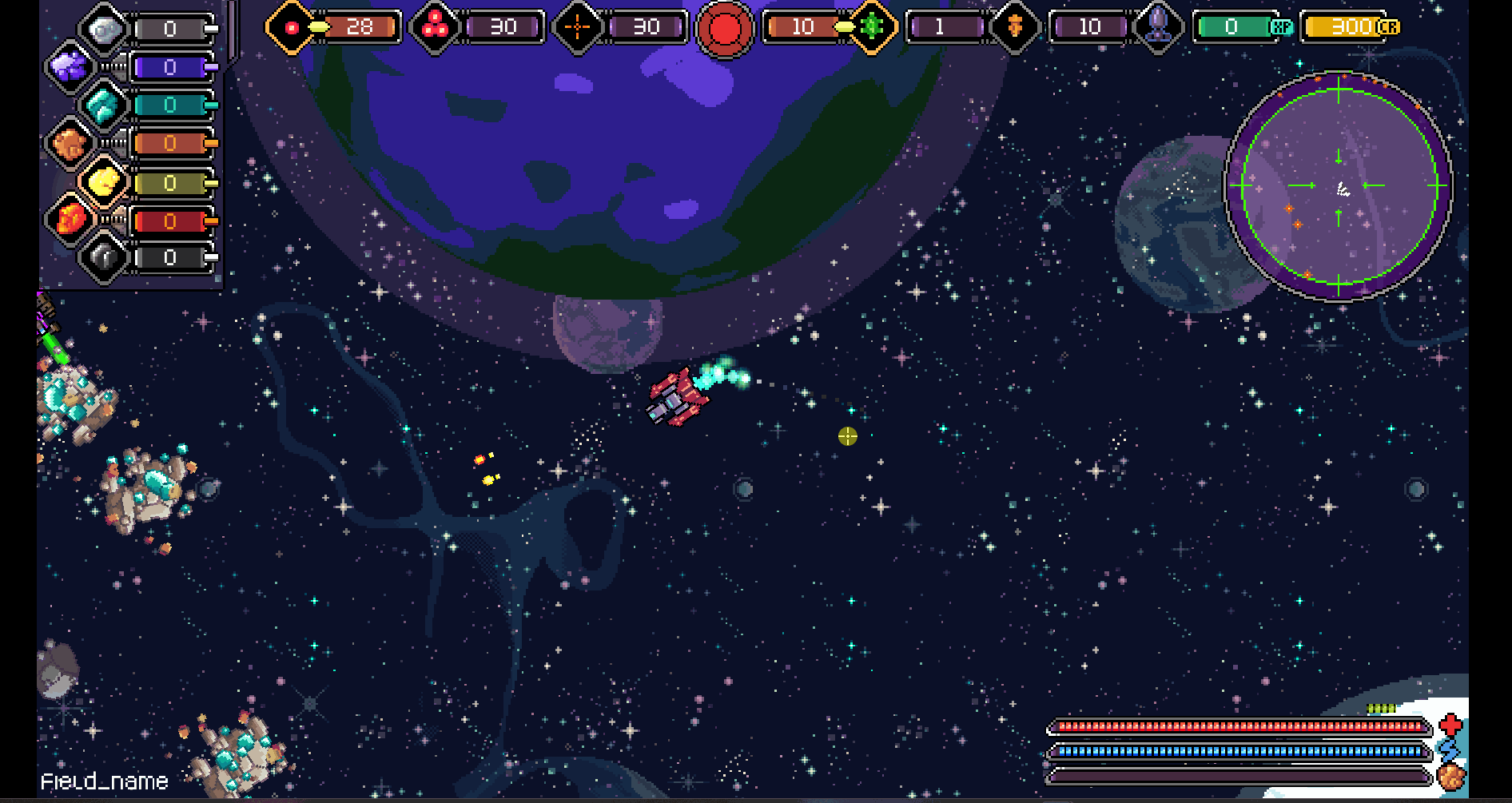Select the red single-shot weapon icon

(x=292, y=28)
